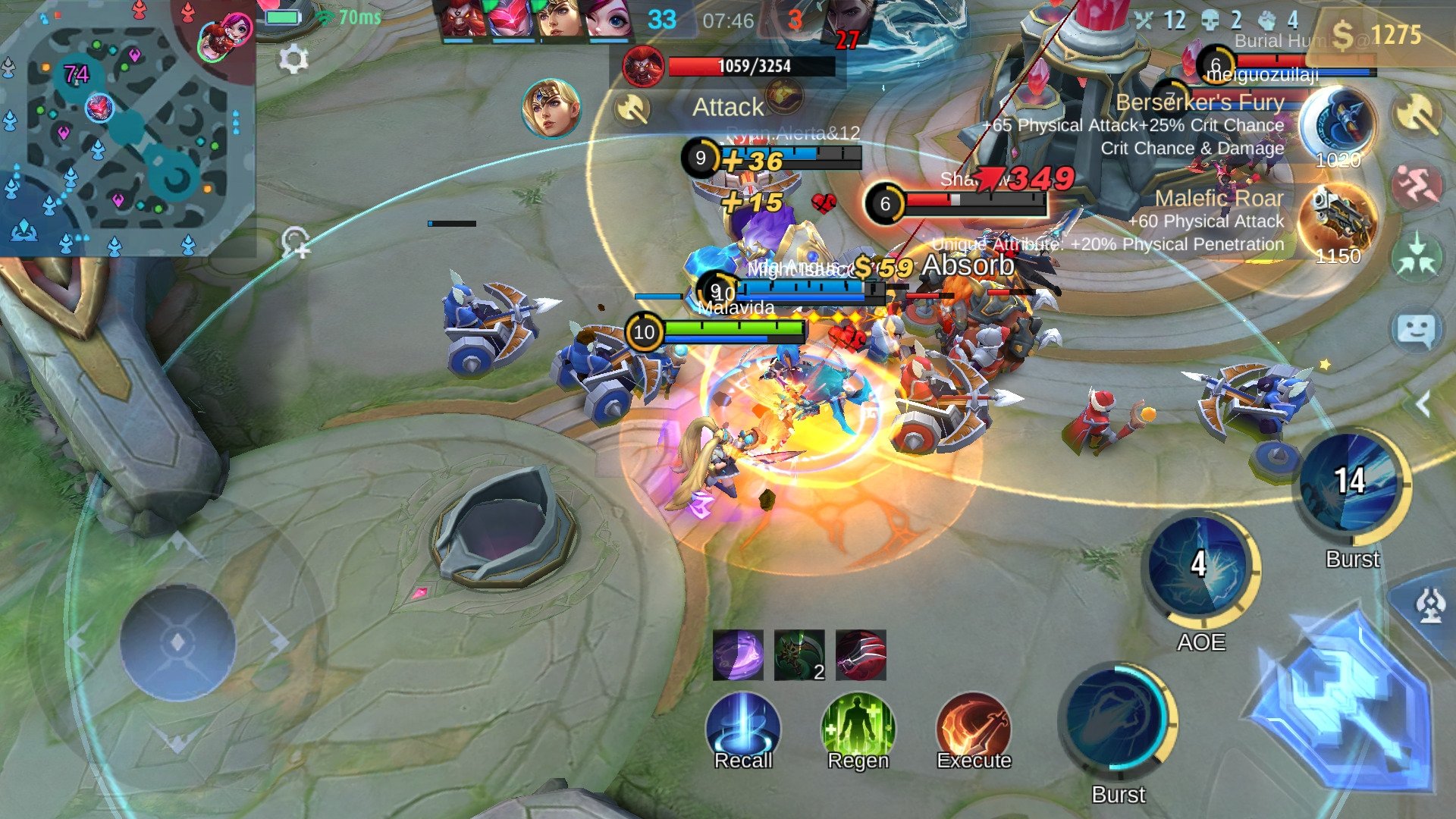Screen dimensions: 1456x819
Task: Purchase the green item with quantity 2
Action: [x=799, y=655]
